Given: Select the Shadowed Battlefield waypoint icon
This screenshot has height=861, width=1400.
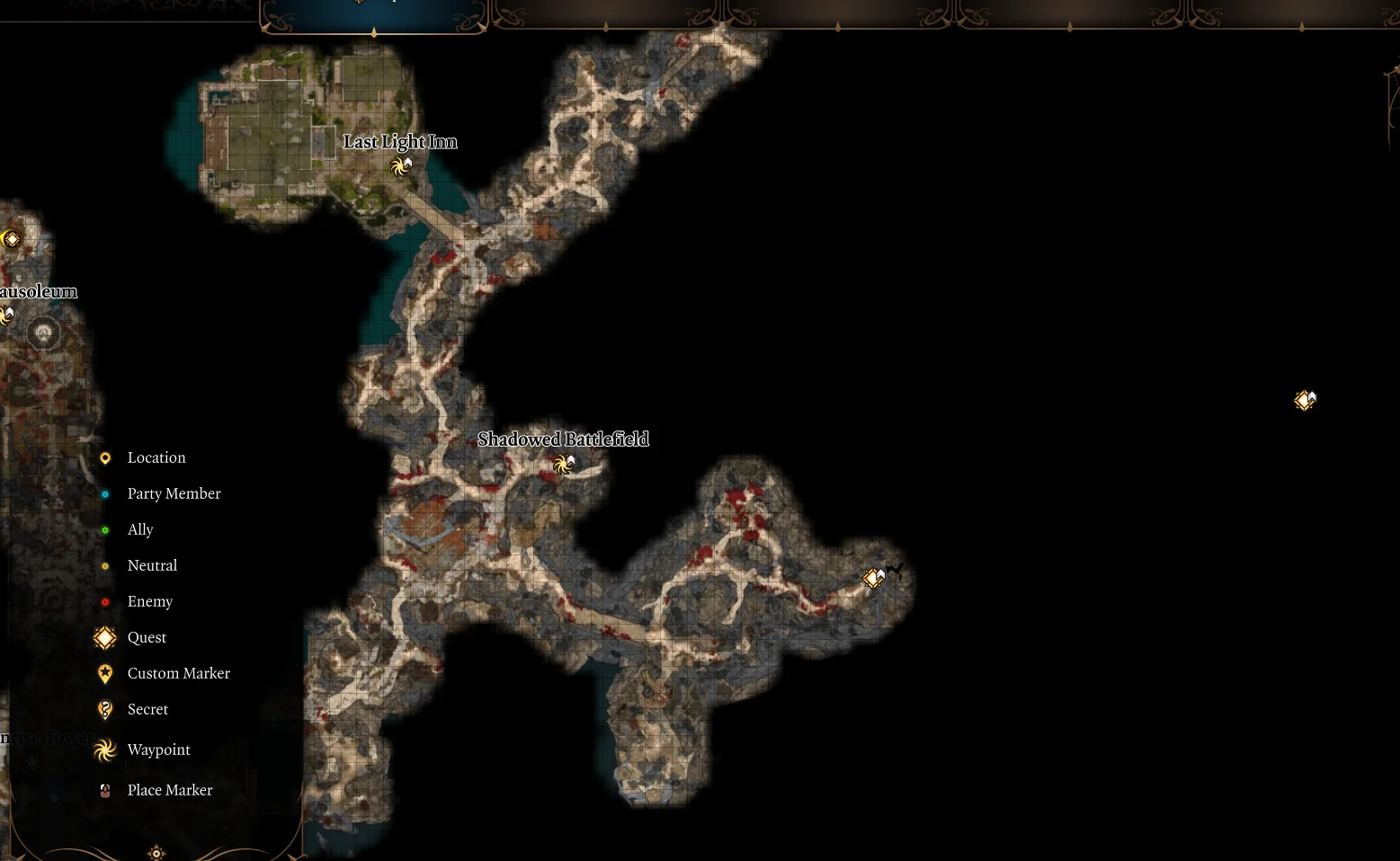Looking at the screenshot, I should [x=564, y=464].
